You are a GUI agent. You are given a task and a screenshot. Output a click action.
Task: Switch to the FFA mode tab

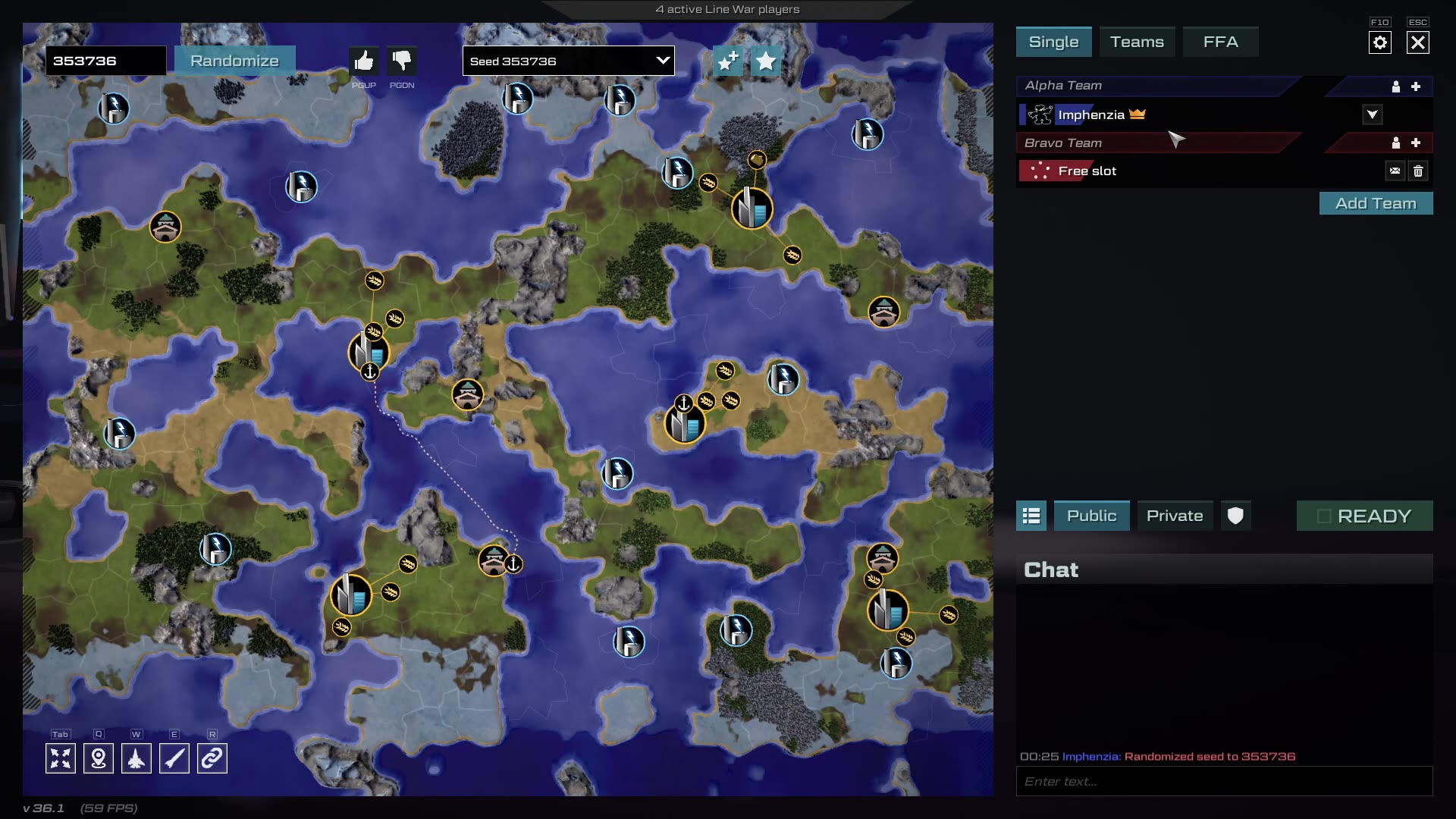point(1220,42)
